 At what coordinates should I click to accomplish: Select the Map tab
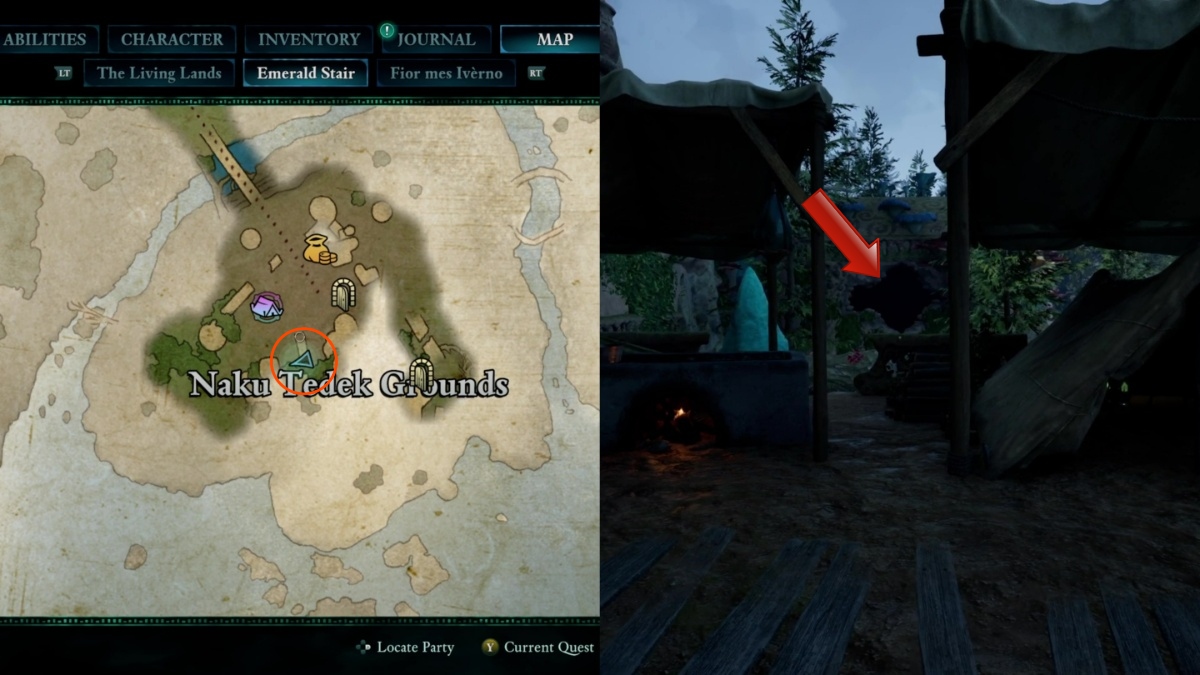553,40
